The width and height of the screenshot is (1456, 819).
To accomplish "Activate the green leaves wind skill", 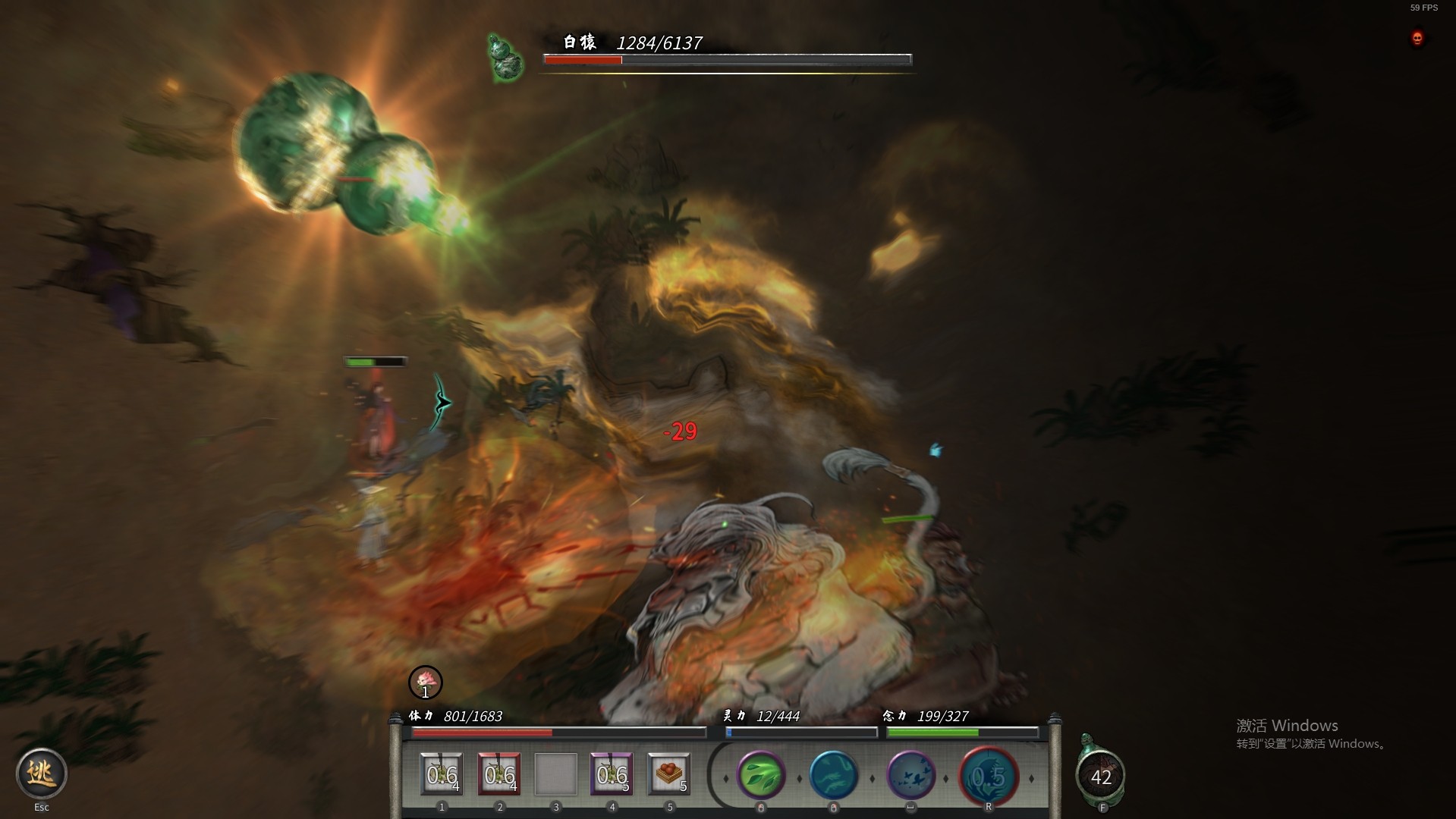I will point(760,775).
